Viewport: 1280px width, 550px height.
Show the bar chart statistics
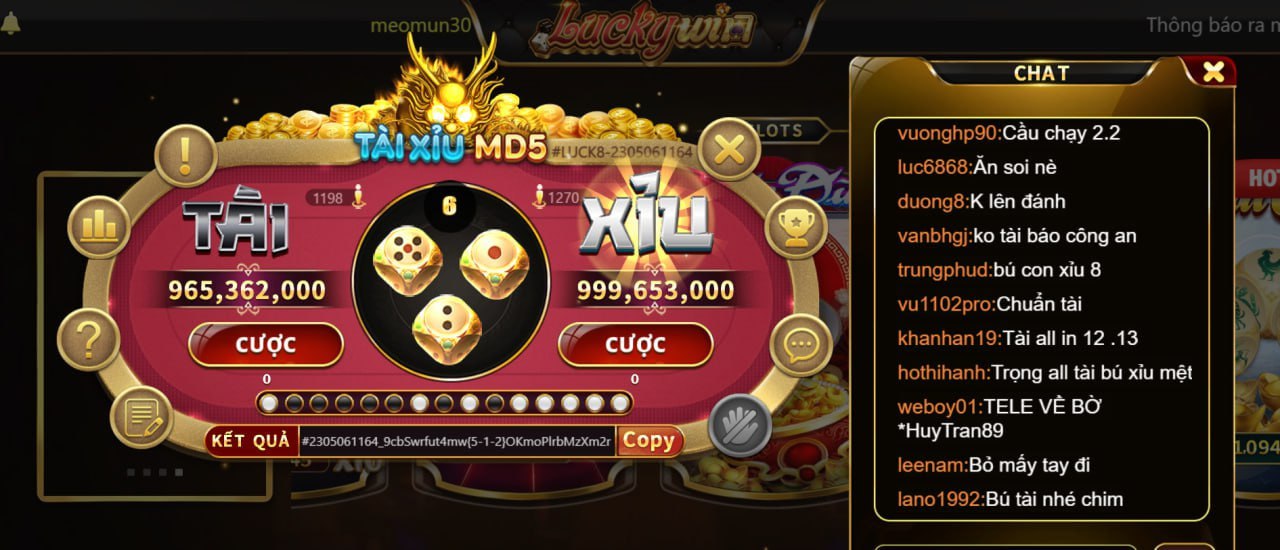point(99,227)
